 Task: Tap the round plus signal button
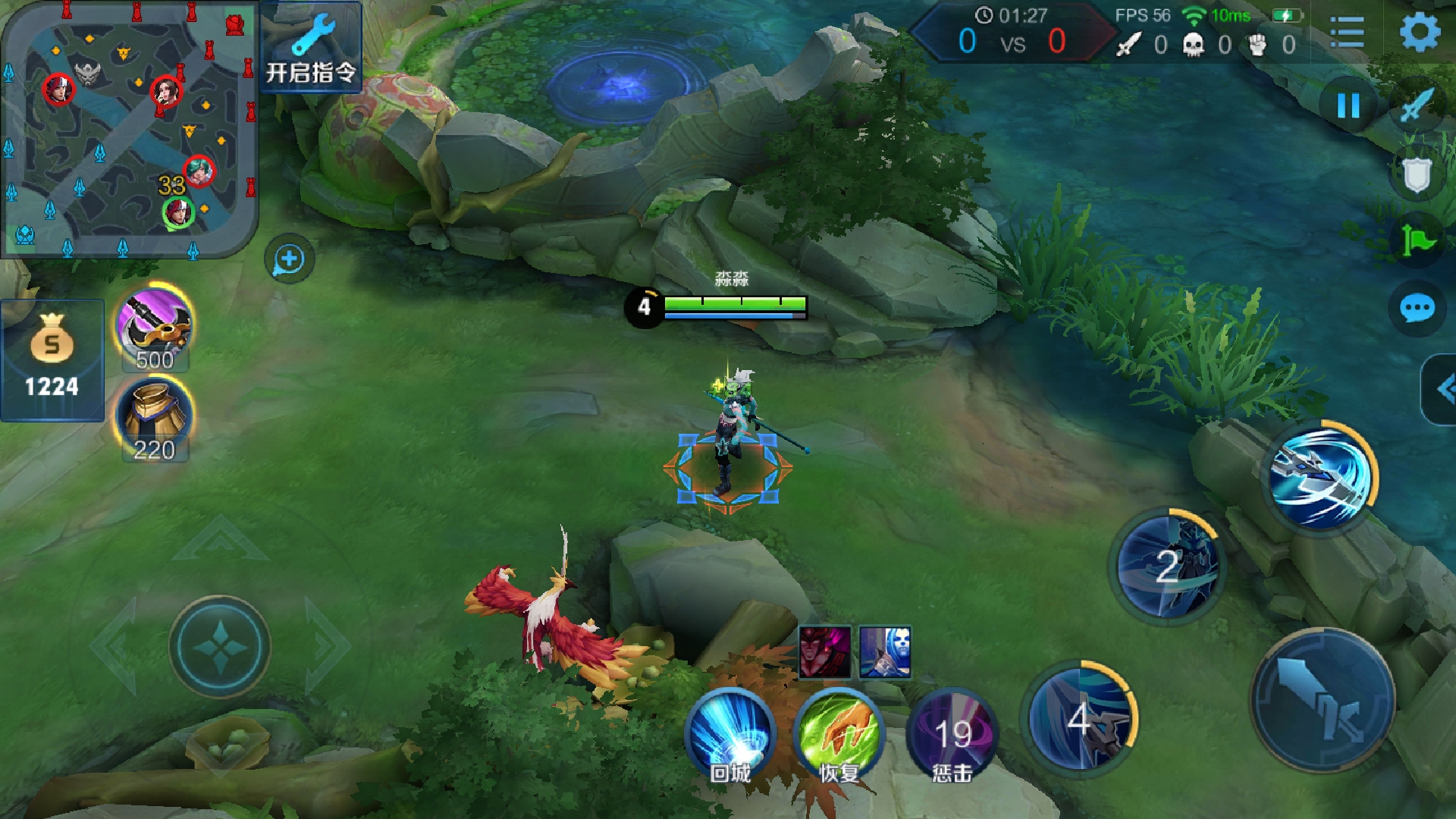(x=289, y=260)
